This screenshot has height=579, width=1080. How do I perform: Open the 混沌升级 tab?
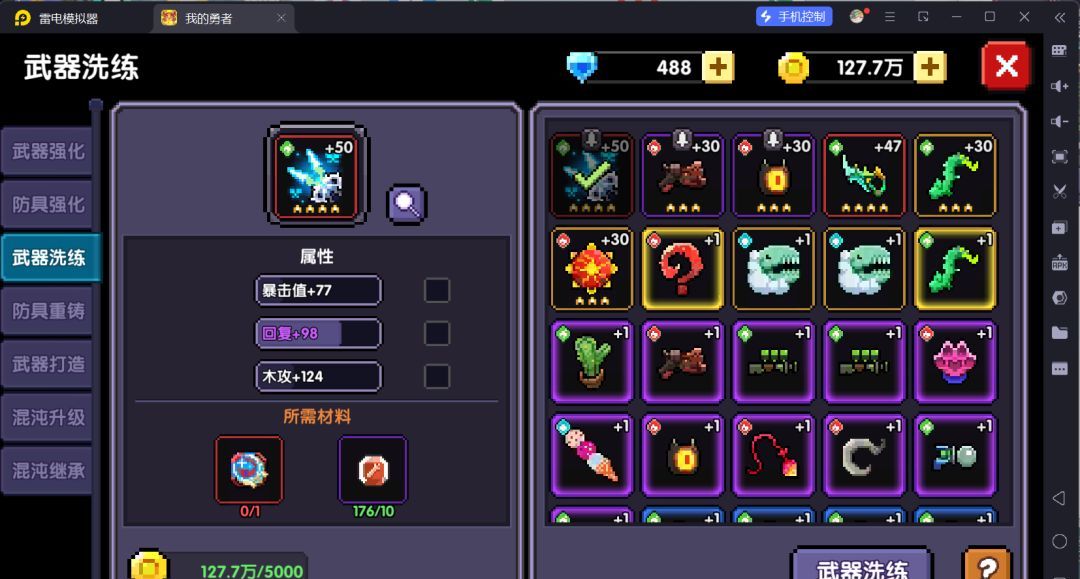(x=48, y=417)
